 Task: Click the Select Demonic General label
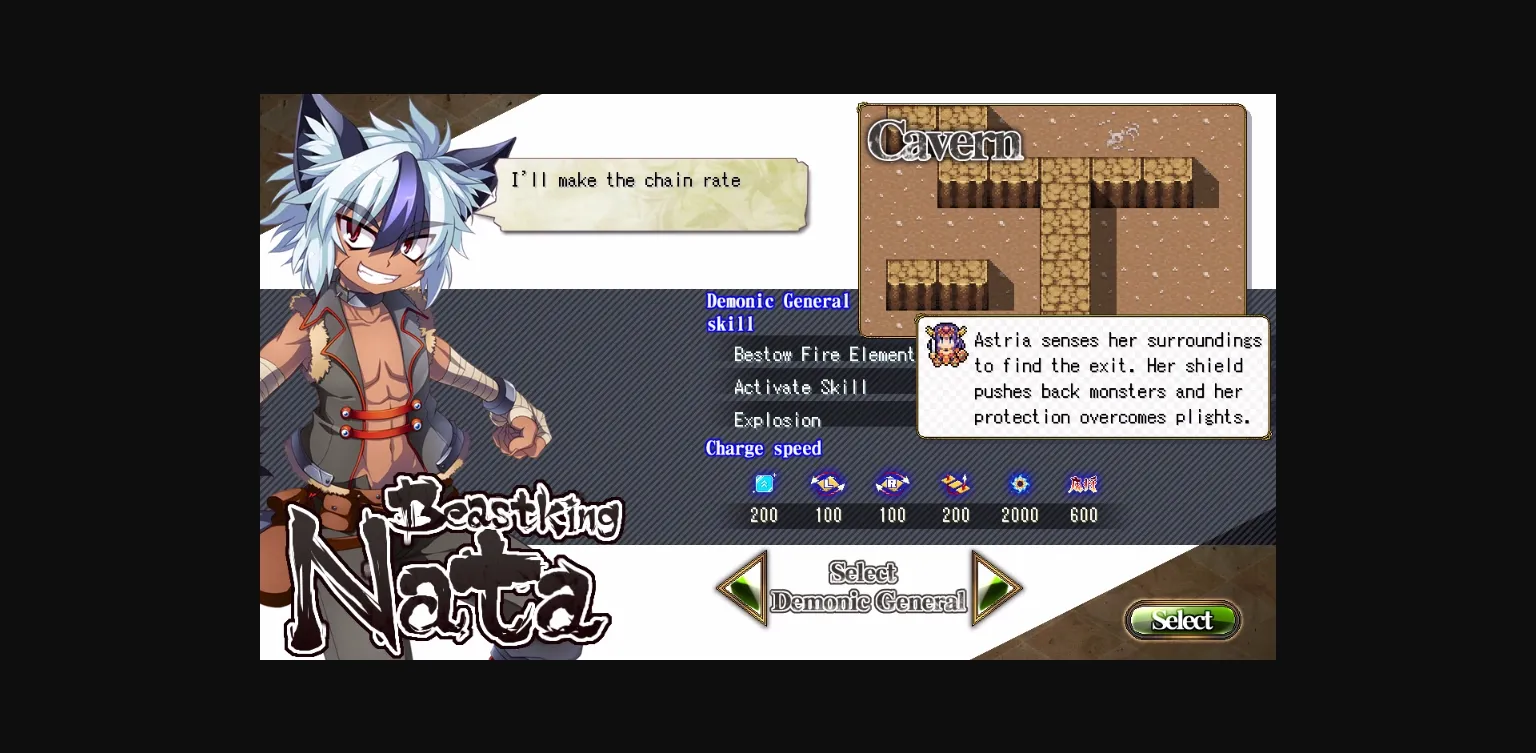[x=868, y=589]
